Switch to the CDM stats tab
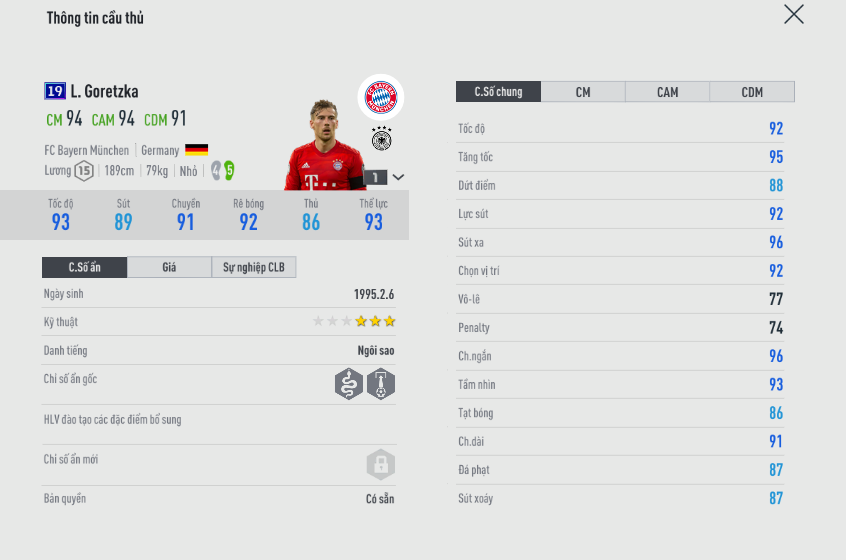 coord(752,92)
